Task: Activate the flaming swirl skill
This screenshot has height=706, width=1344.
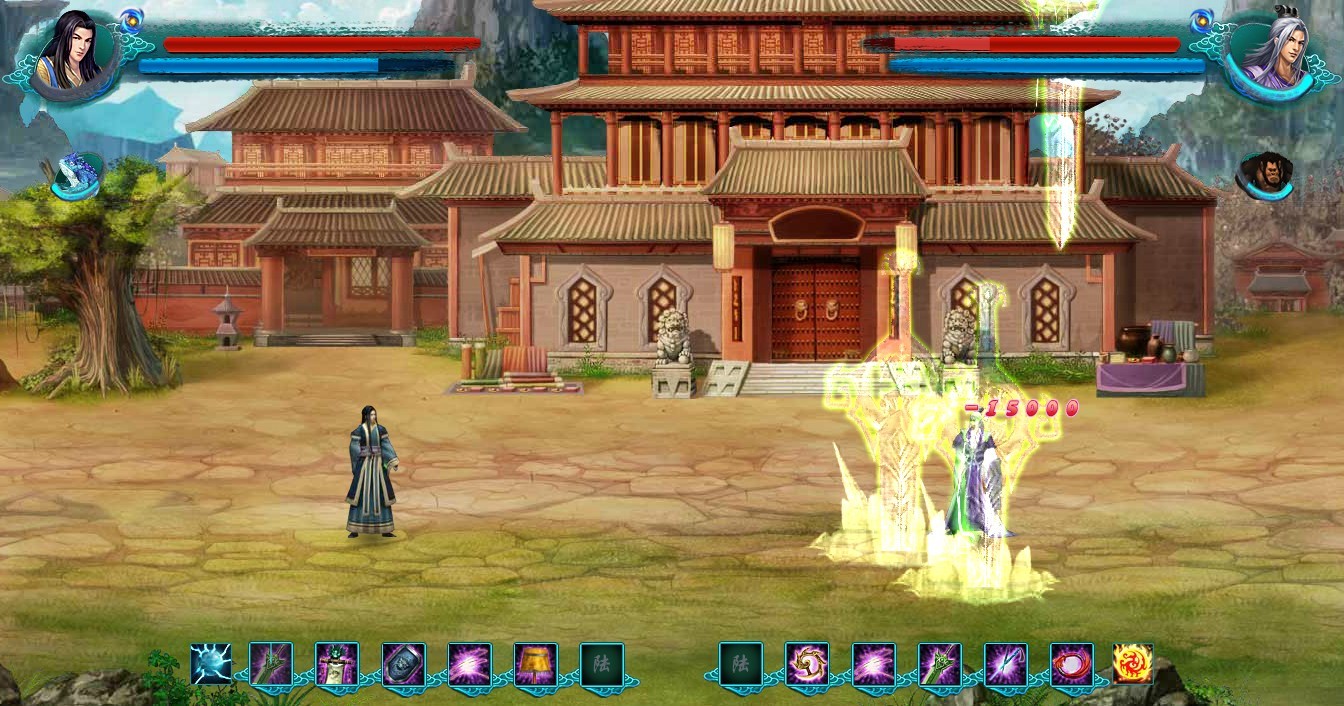Action: [1133, 664]
